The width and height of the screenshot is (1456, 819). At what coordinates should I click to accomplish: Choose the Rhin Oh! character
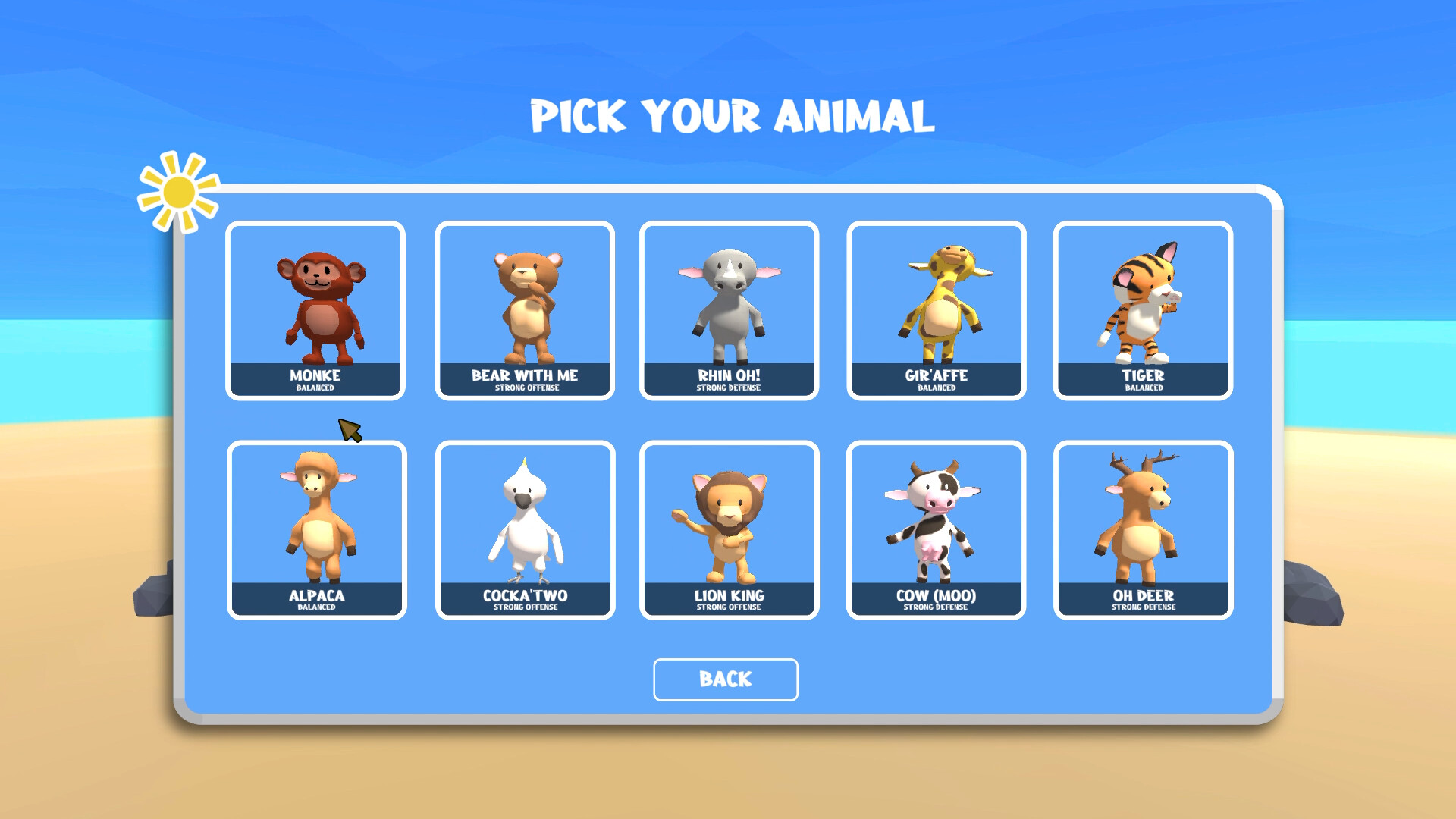coord(729,309)
